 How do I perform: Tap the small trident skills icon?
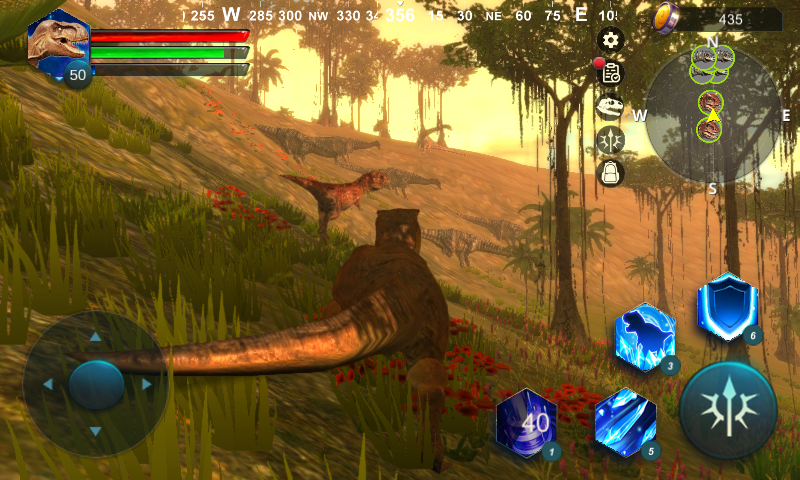[610, 140]
